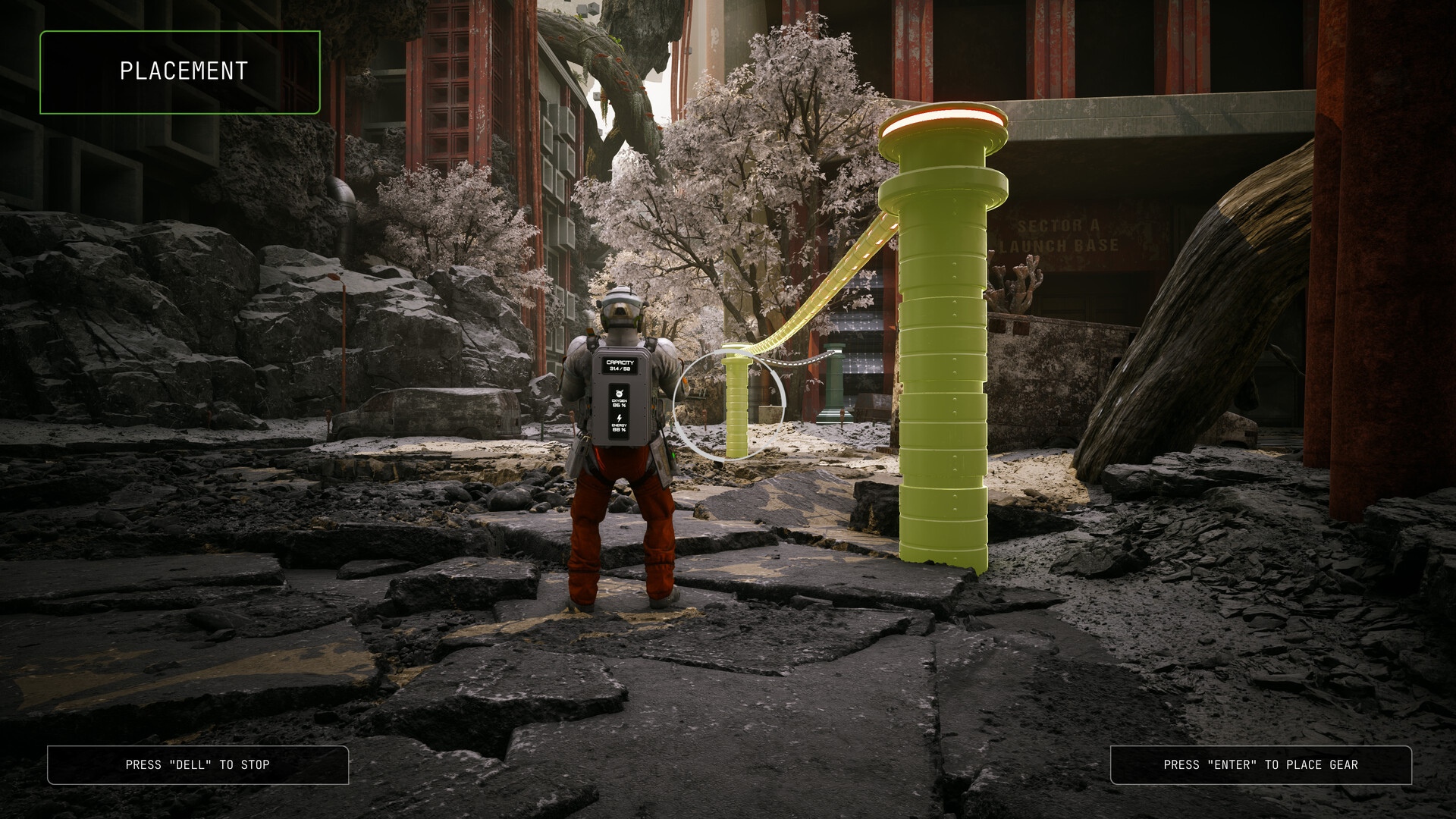The image size is (1456, 819).
Task: Select the Capacity 314/50 display screen
Action: (620, 365)
